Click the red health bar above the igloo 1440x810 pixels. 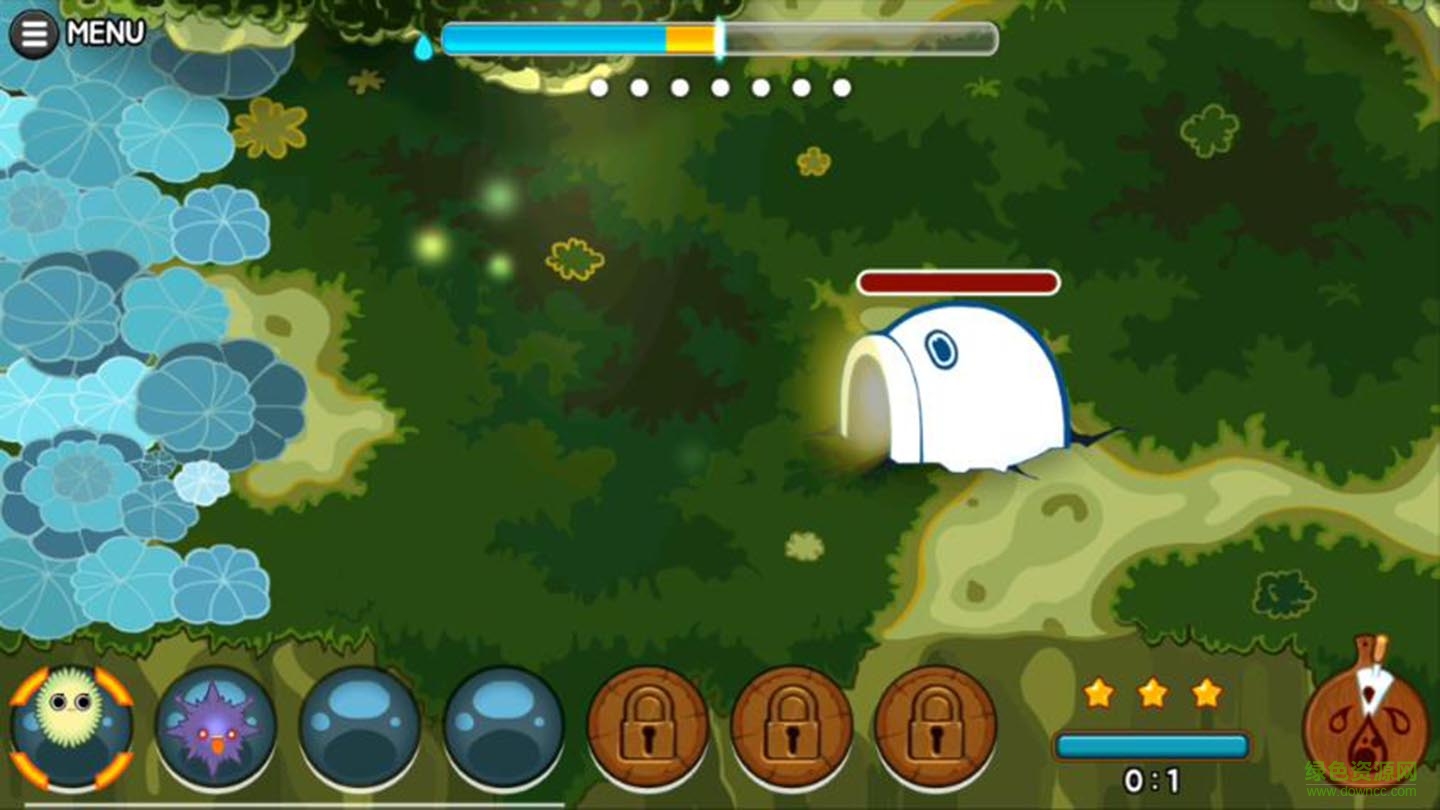[x=957, y=283]
